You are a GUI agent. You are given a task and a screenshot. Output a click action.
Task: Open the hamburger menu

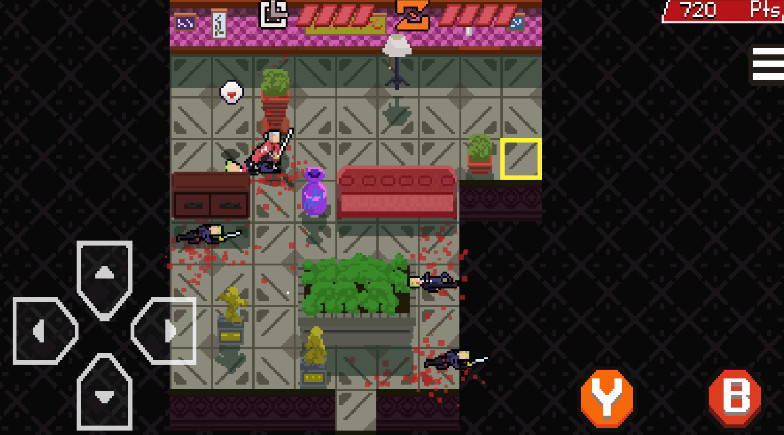point(768,64)
